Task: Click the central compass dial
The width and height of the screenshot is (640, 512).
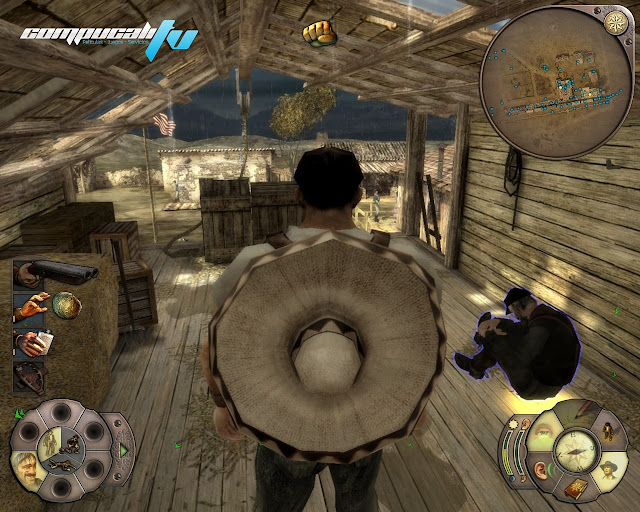Action: point(575,451)
